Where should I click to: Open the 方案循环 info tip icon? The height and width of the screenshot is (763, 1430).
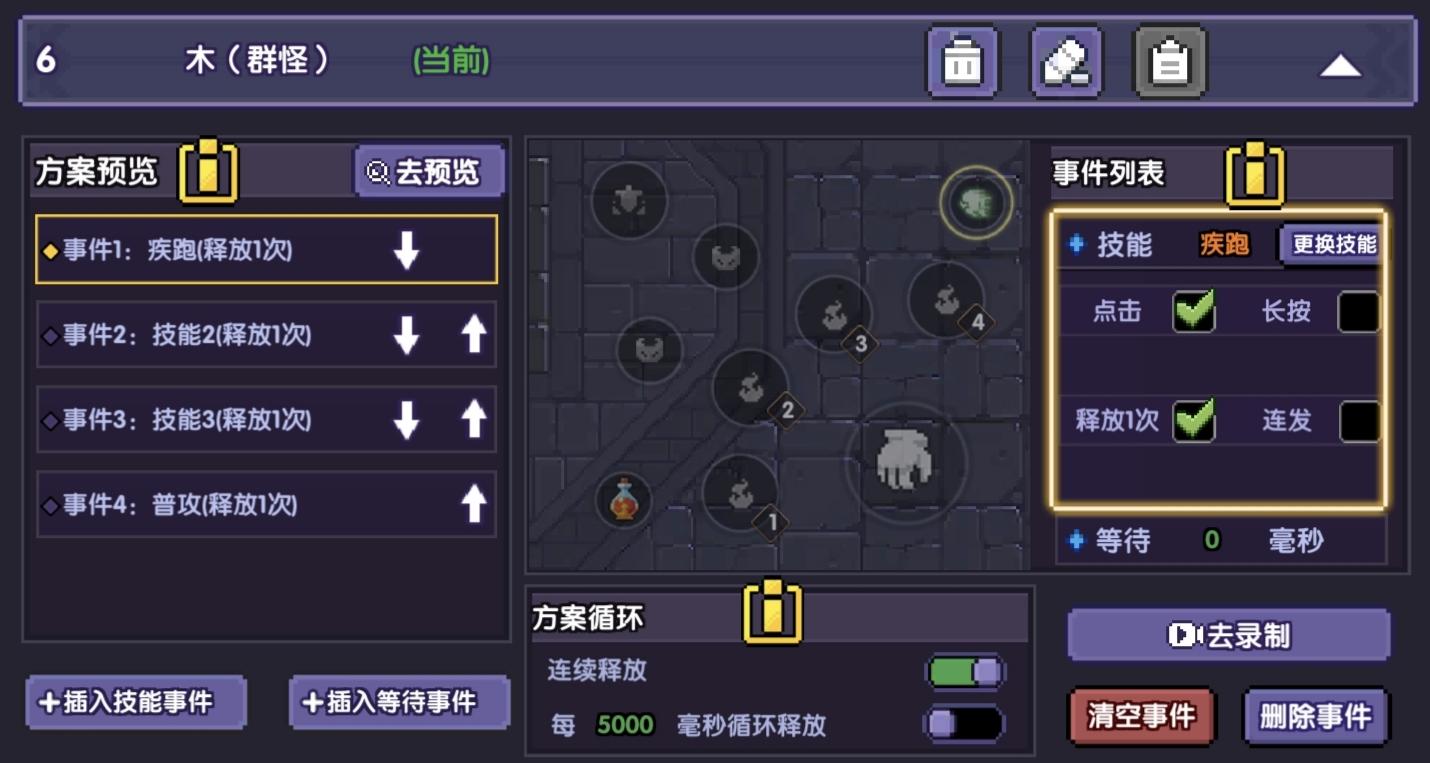[770, 613]
